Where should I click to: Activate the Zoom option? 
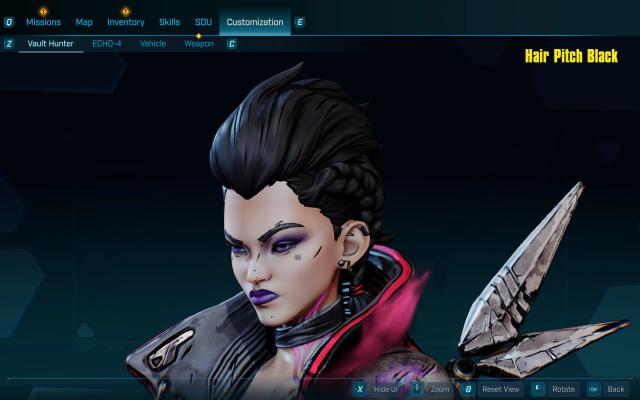click(440, 388)
